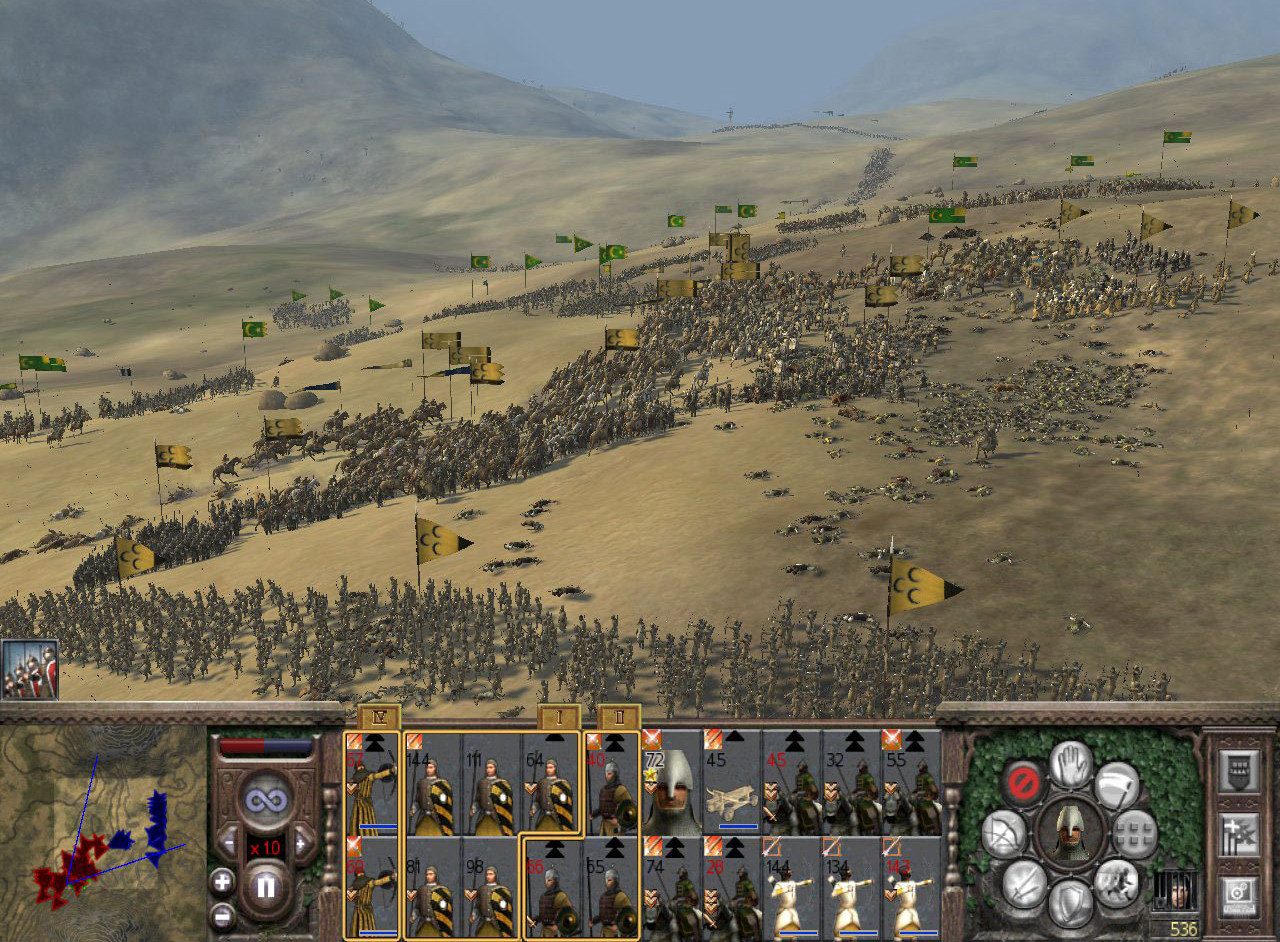Select the catapult unit card
Viewport: 1280px width, 942px height.
(x=731, y=782)
